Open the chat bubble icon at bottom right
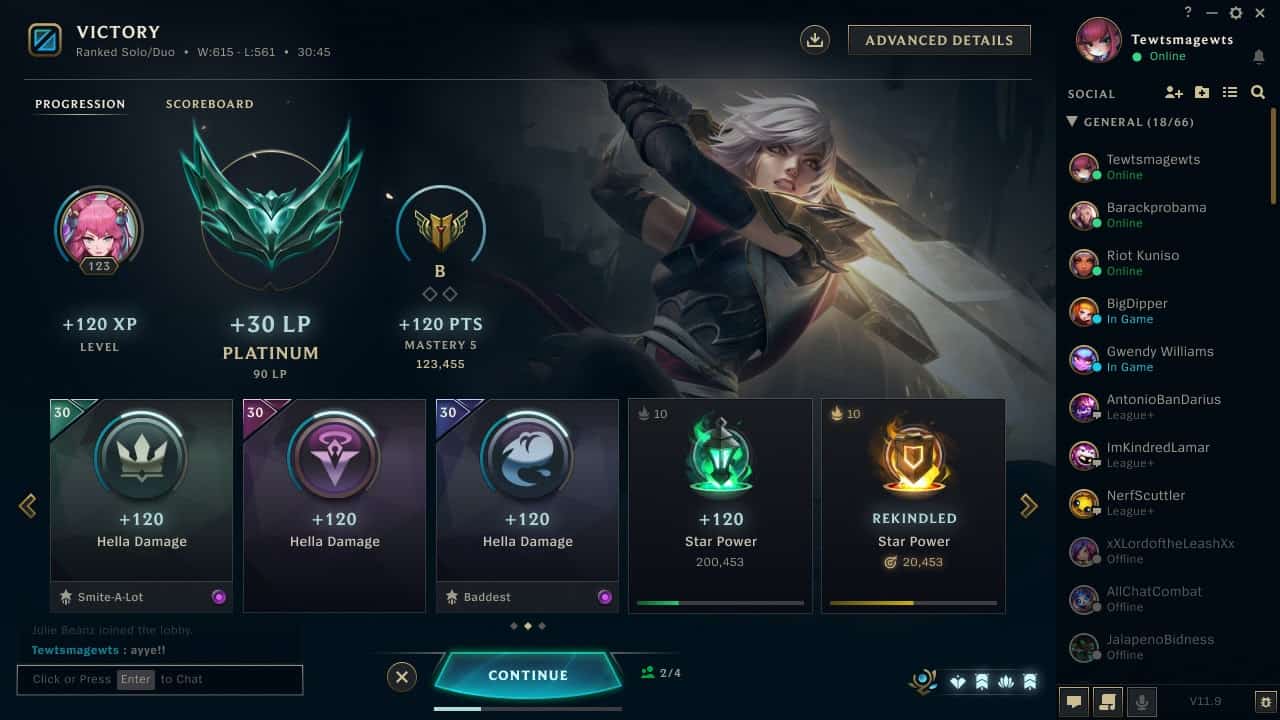 1073,702
